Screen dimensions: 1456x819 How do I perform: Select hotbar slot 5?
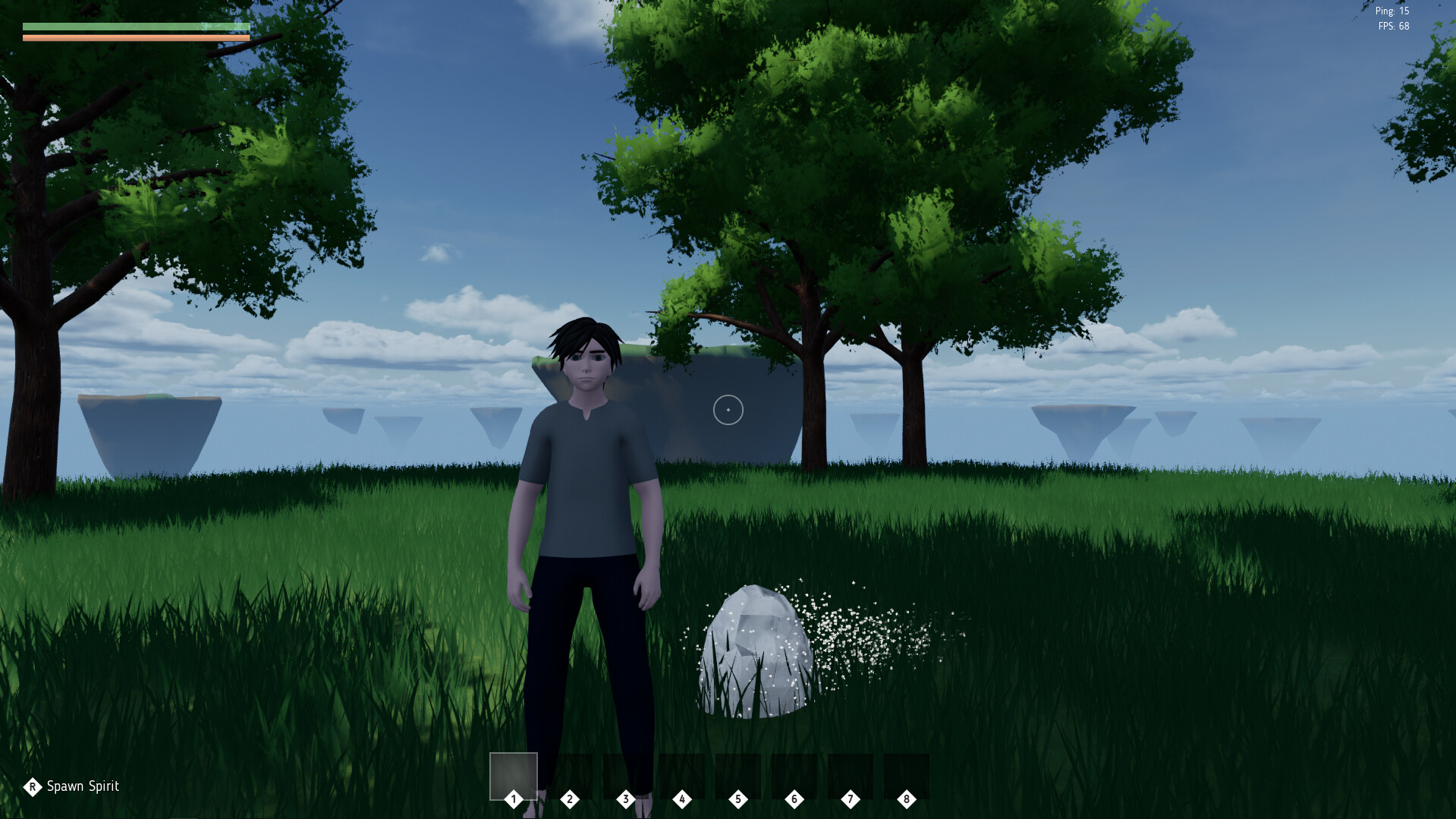[738, 775]
